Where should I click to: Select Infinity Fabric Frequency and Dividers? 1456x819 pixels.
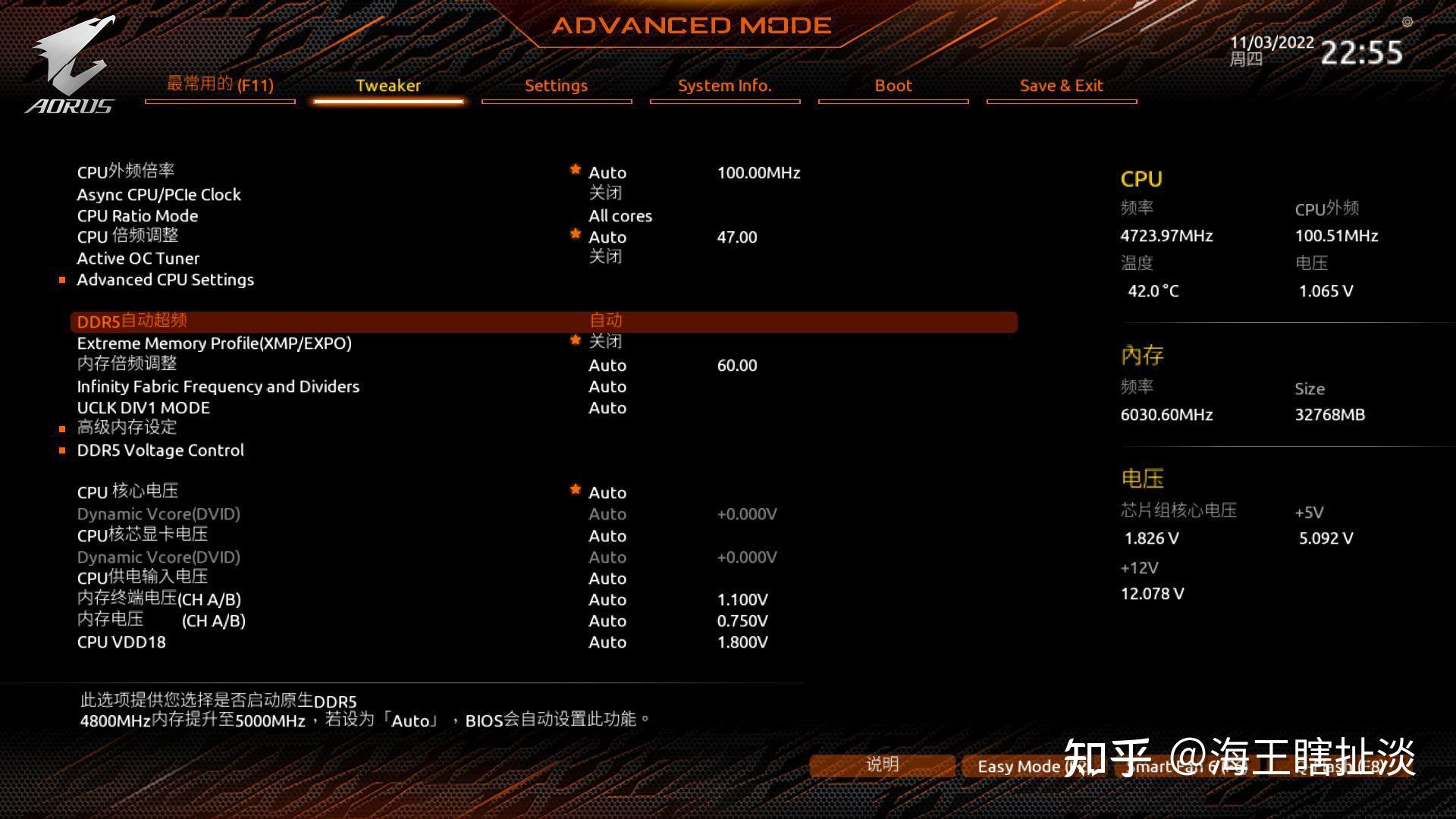pyautogui.click(x=218, y=387)
